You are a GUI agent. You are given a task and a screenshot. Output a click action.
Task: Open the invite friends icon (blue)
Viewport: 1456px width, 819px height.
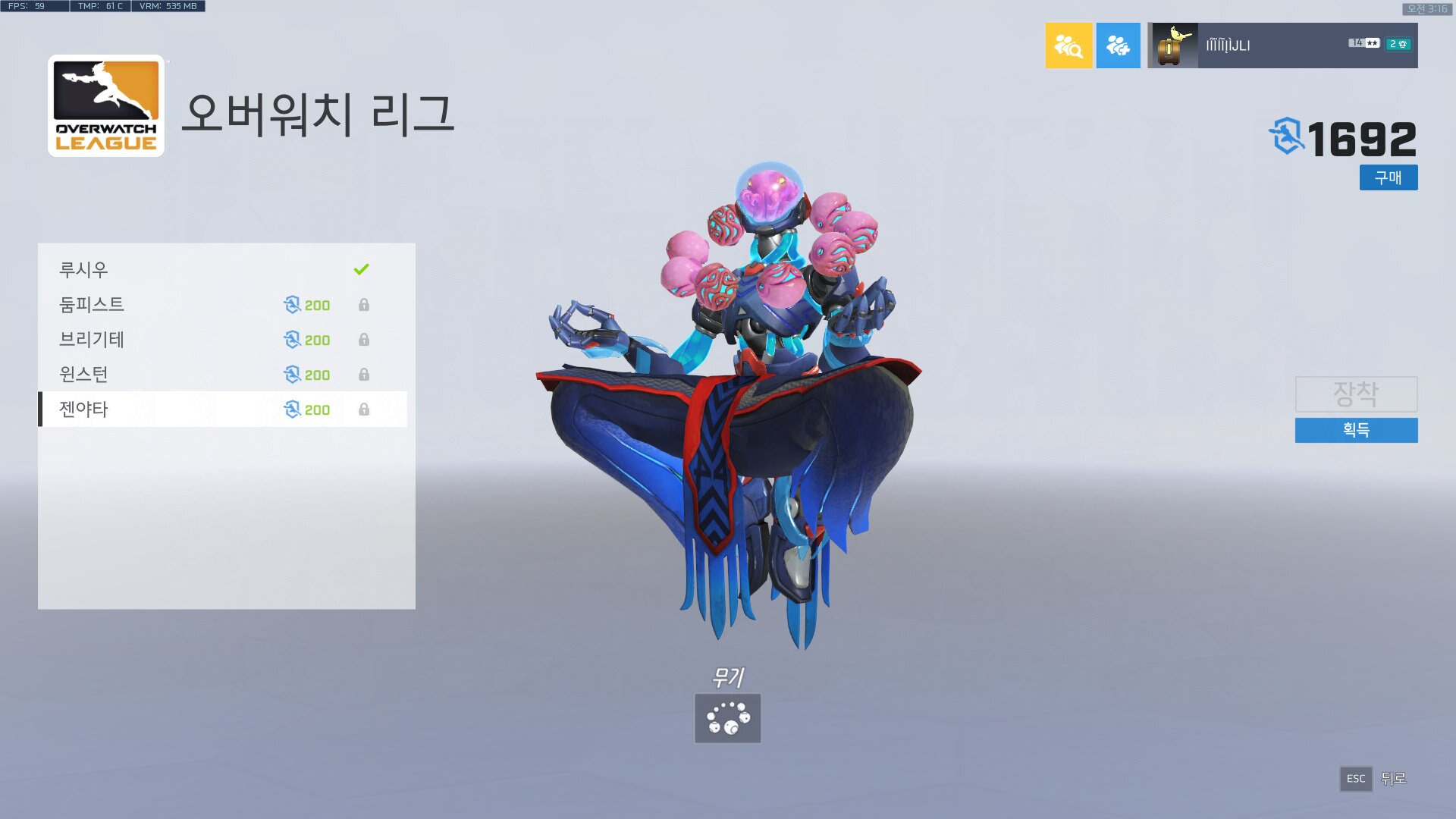click(1118, 45)
